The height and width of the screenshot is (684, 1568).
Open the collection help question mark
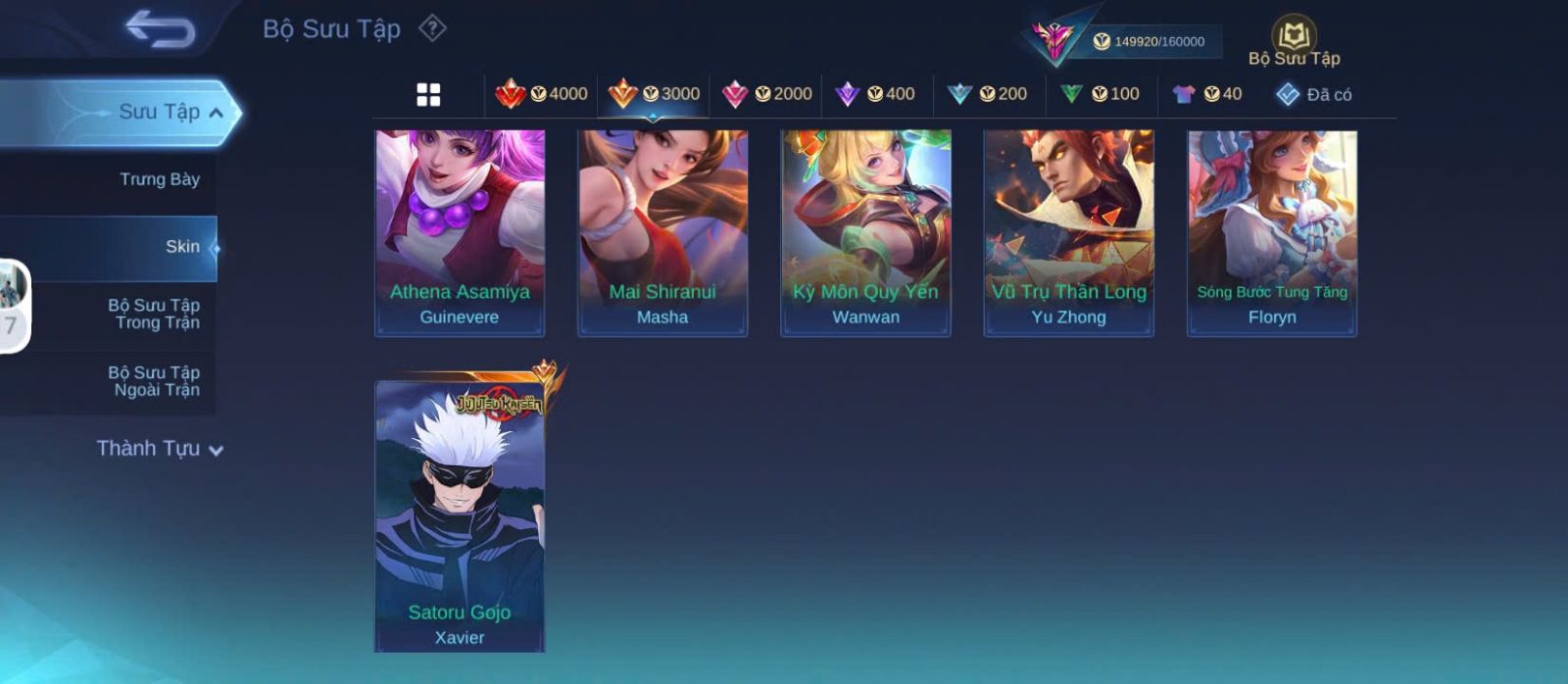(x=432, y=28)
